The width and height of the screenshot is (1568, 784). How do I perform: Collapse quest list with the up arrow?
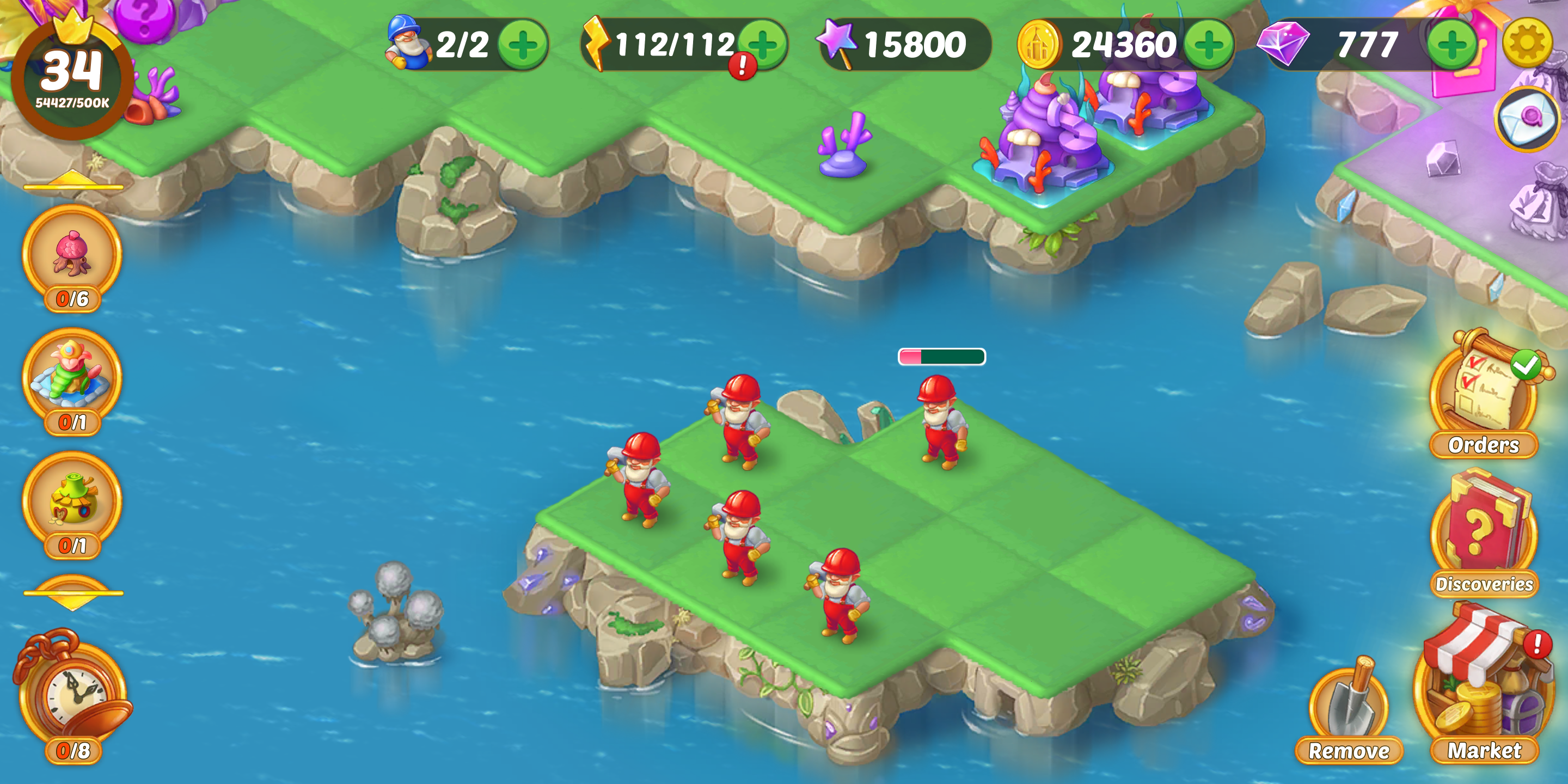[x=73, y=181]
